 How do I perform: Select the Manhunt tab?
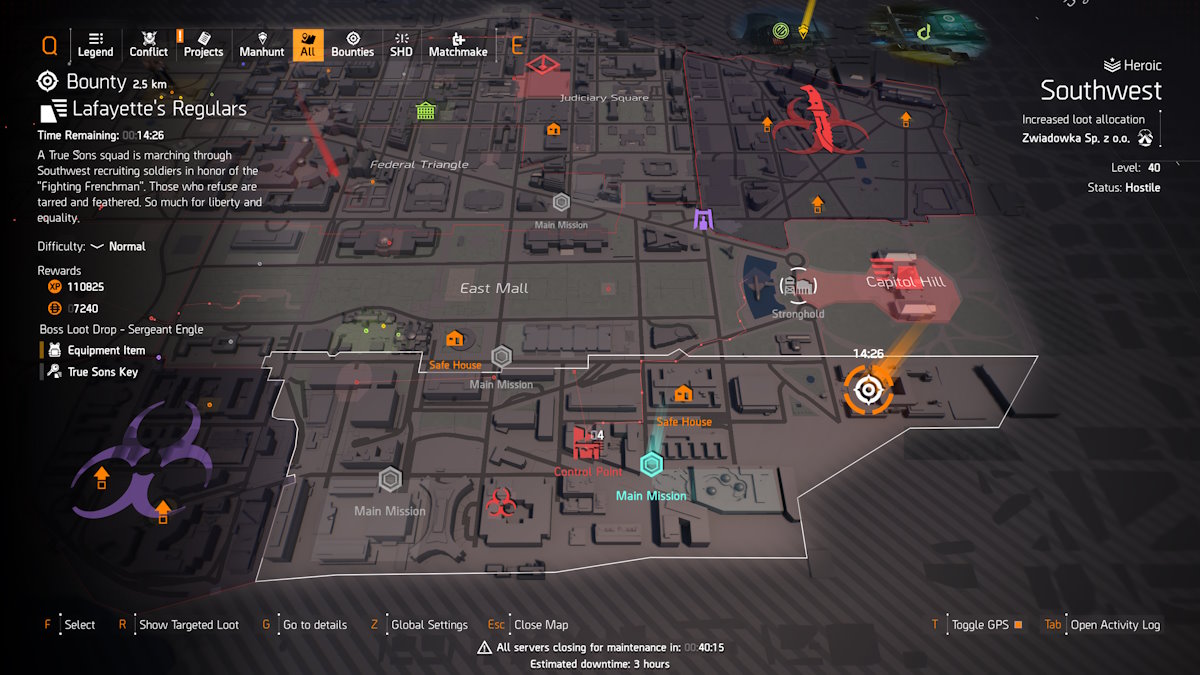tap(262, 44)
